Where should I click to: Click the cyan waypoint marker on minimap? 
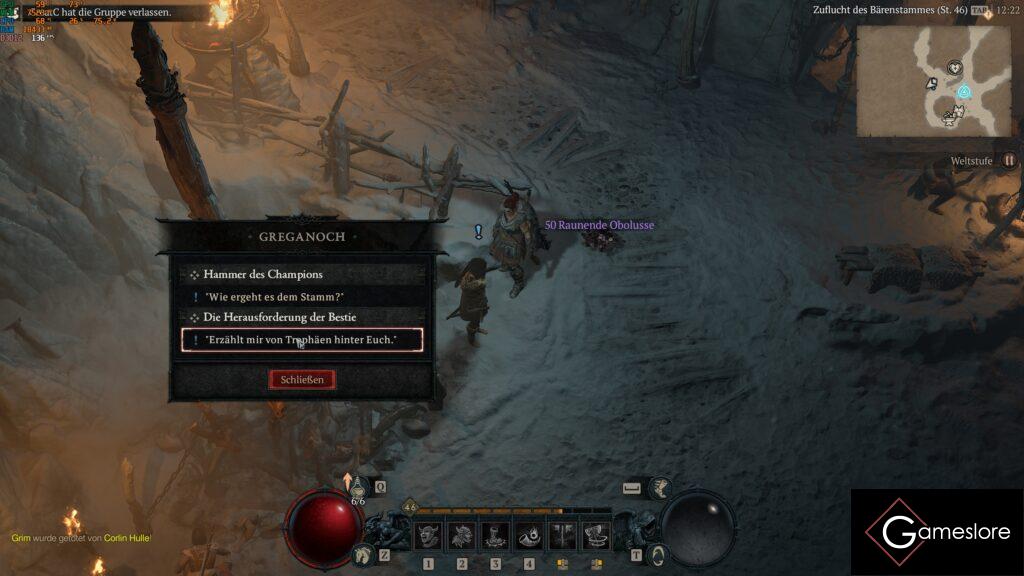click(964, 92)
